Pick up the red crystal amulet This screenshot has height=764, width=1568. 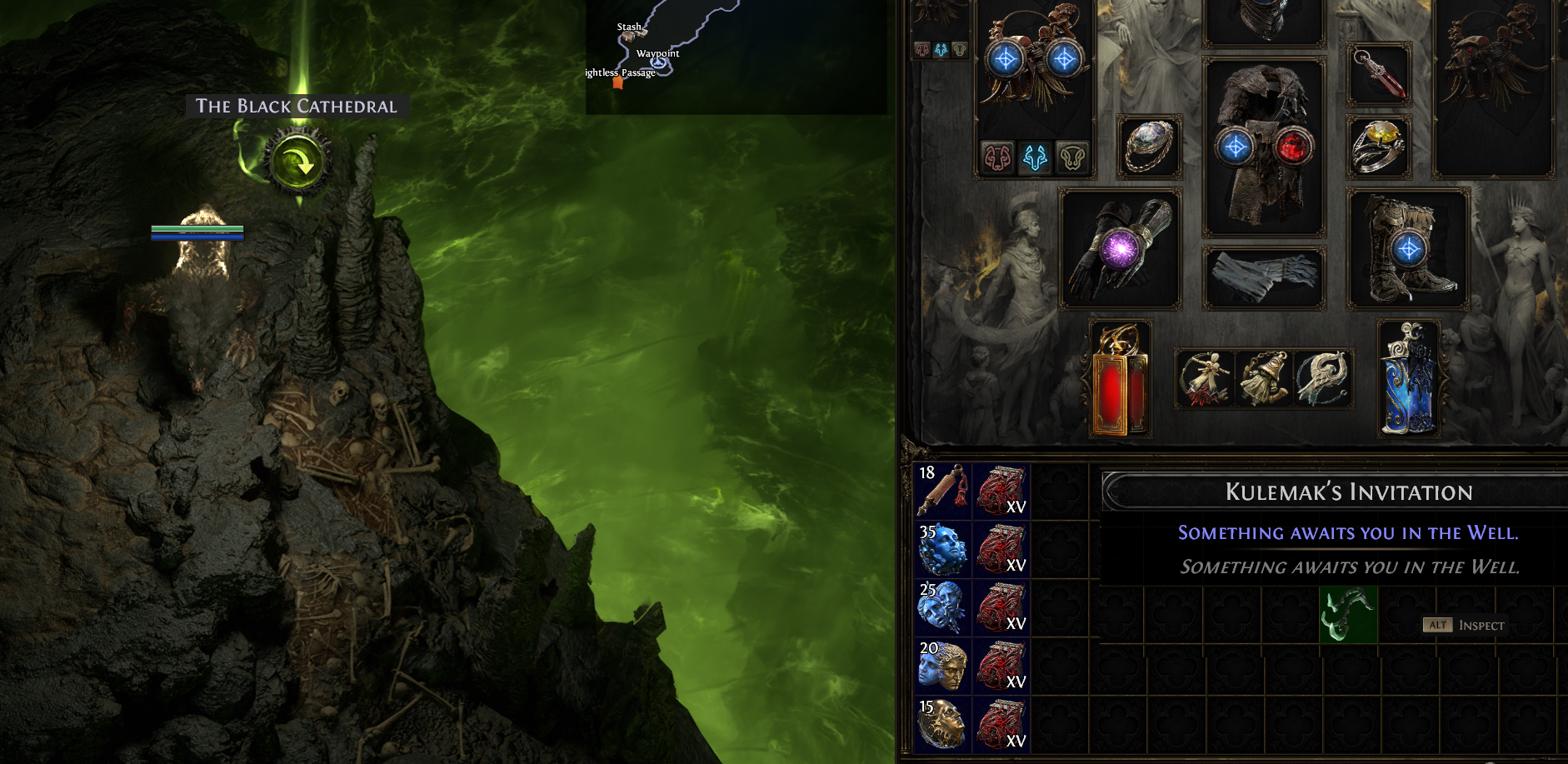[x=1379, y=76]
